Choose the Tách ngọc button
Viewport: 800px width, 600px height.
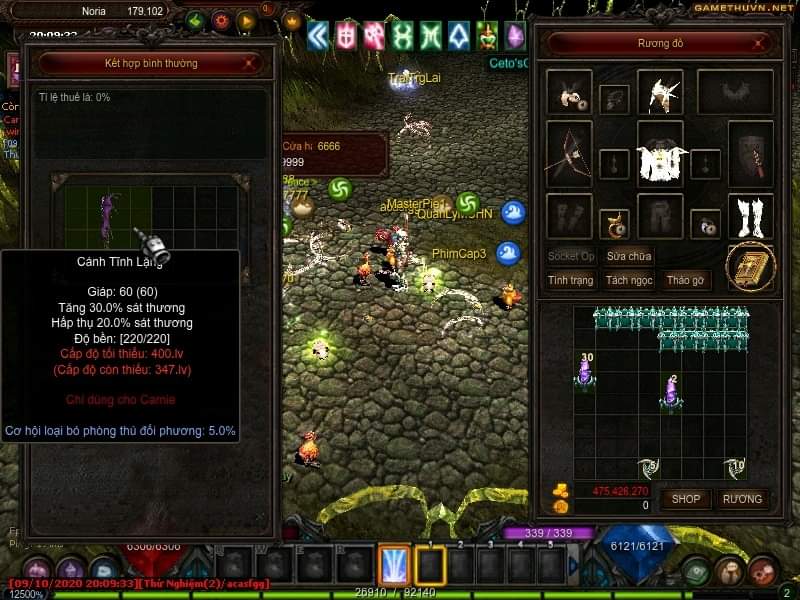628,280
